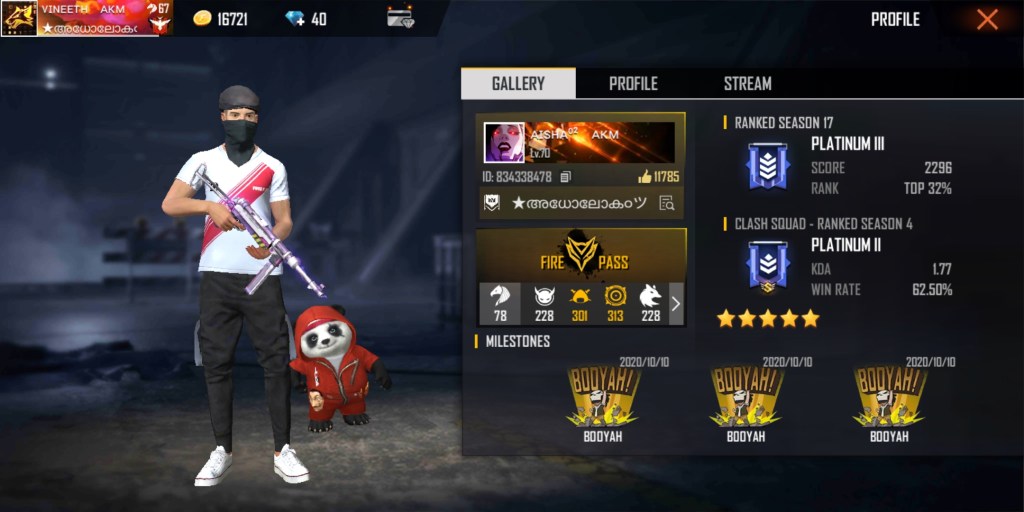
Task: Switch to the Stream tab
Action: pyautogui.click(x=747, y=84)
